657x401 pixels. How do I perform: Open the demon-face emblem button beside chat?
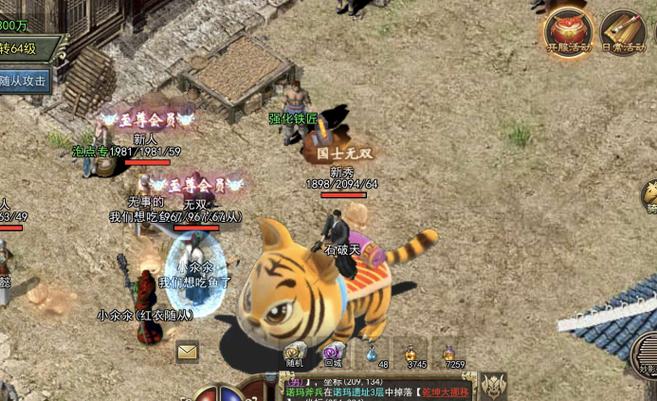pyautogui.click(x=494, y=385)
